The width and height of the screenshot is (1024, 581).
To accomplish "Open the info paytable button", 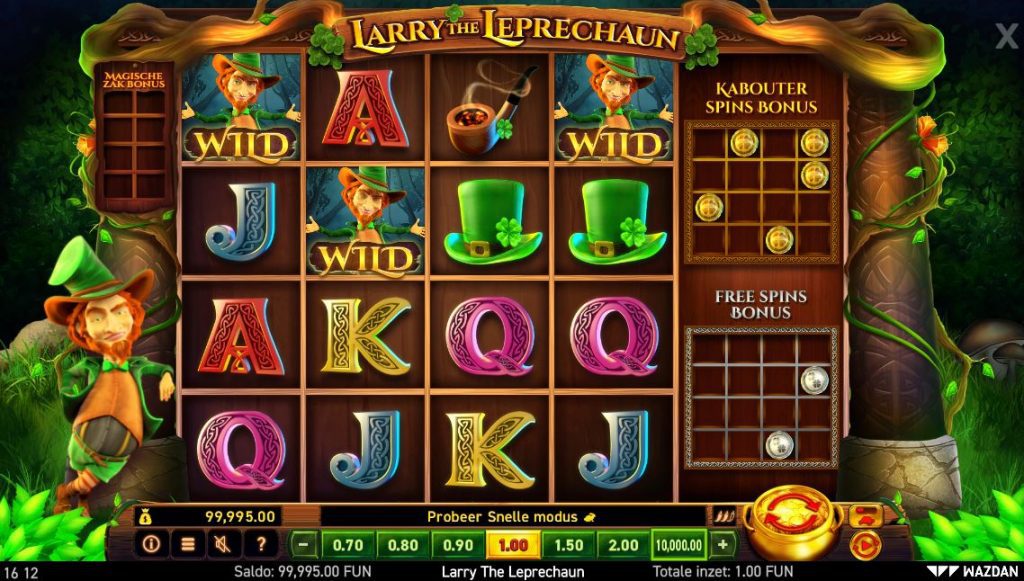I will click(x=152, y=545).
